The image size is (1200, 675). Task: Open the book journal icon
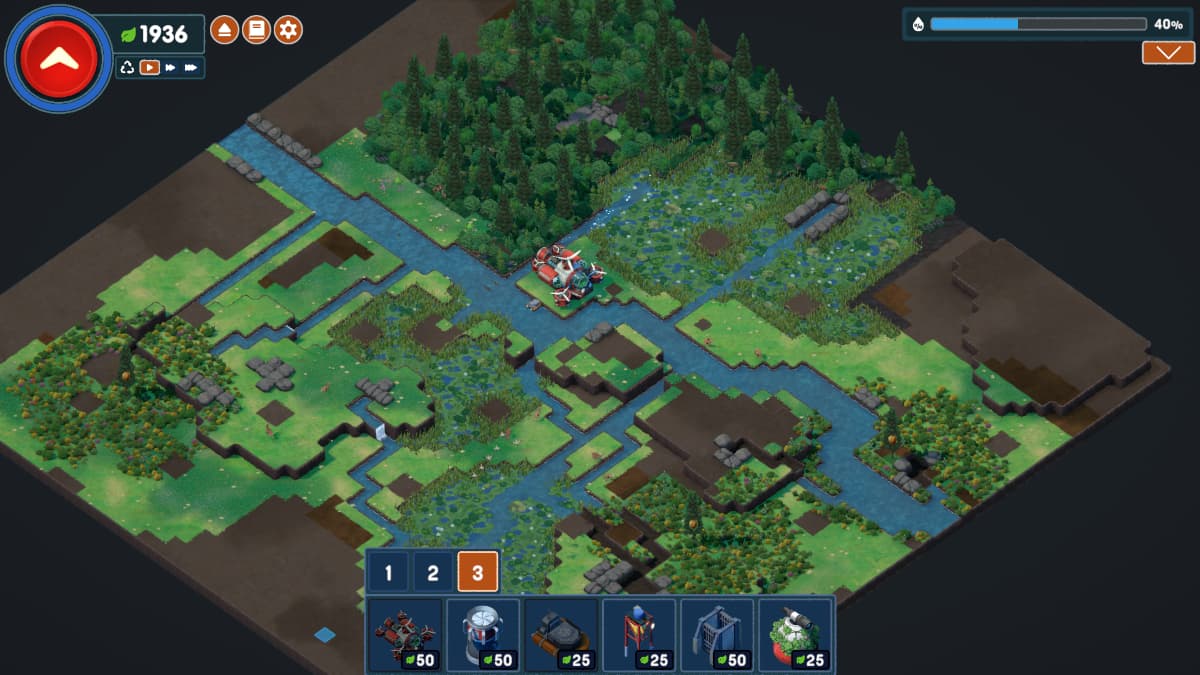click(256, 31)
